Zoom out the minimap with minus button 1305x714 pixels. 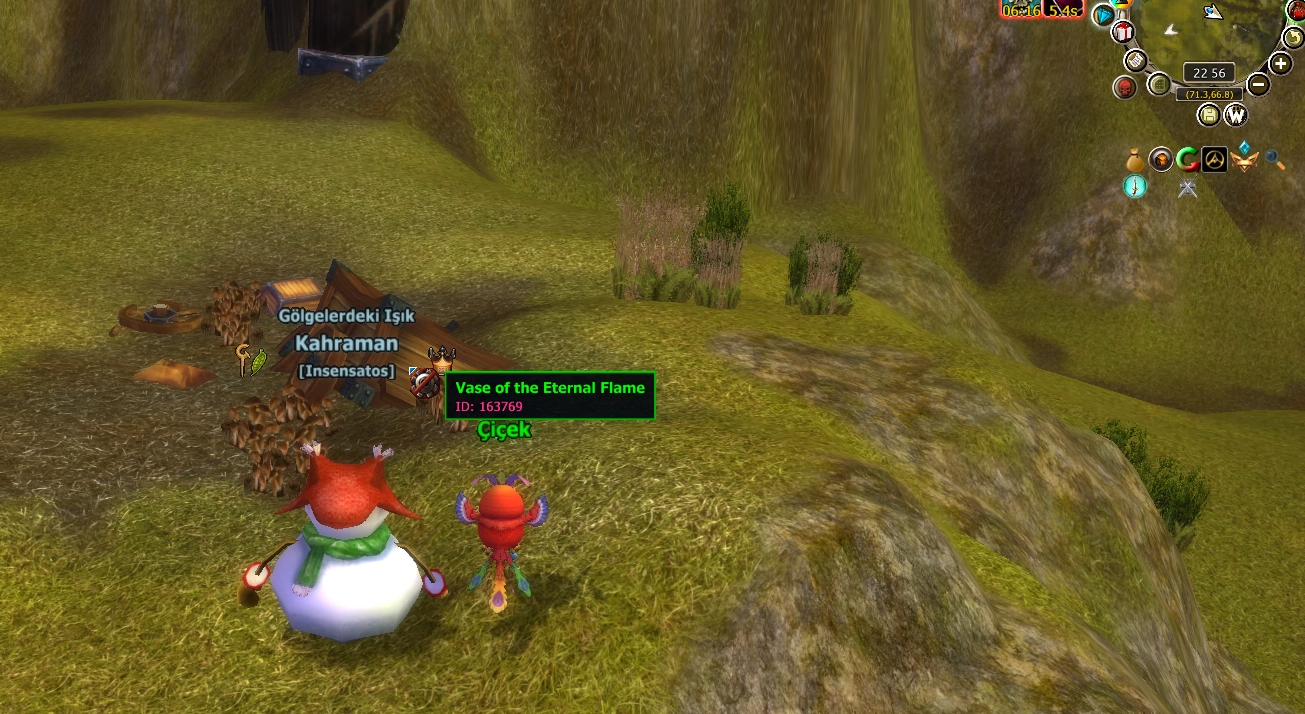coord(1259,85)
